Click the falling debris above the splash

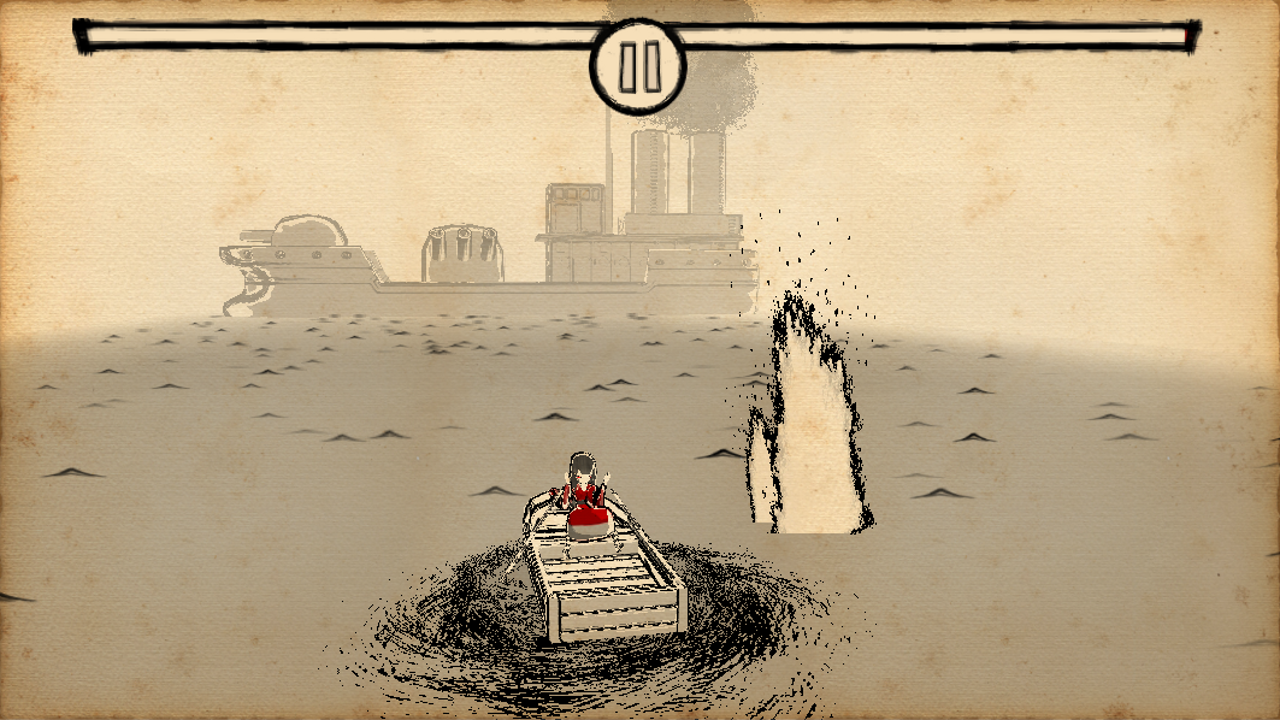(x=810, y=250)
